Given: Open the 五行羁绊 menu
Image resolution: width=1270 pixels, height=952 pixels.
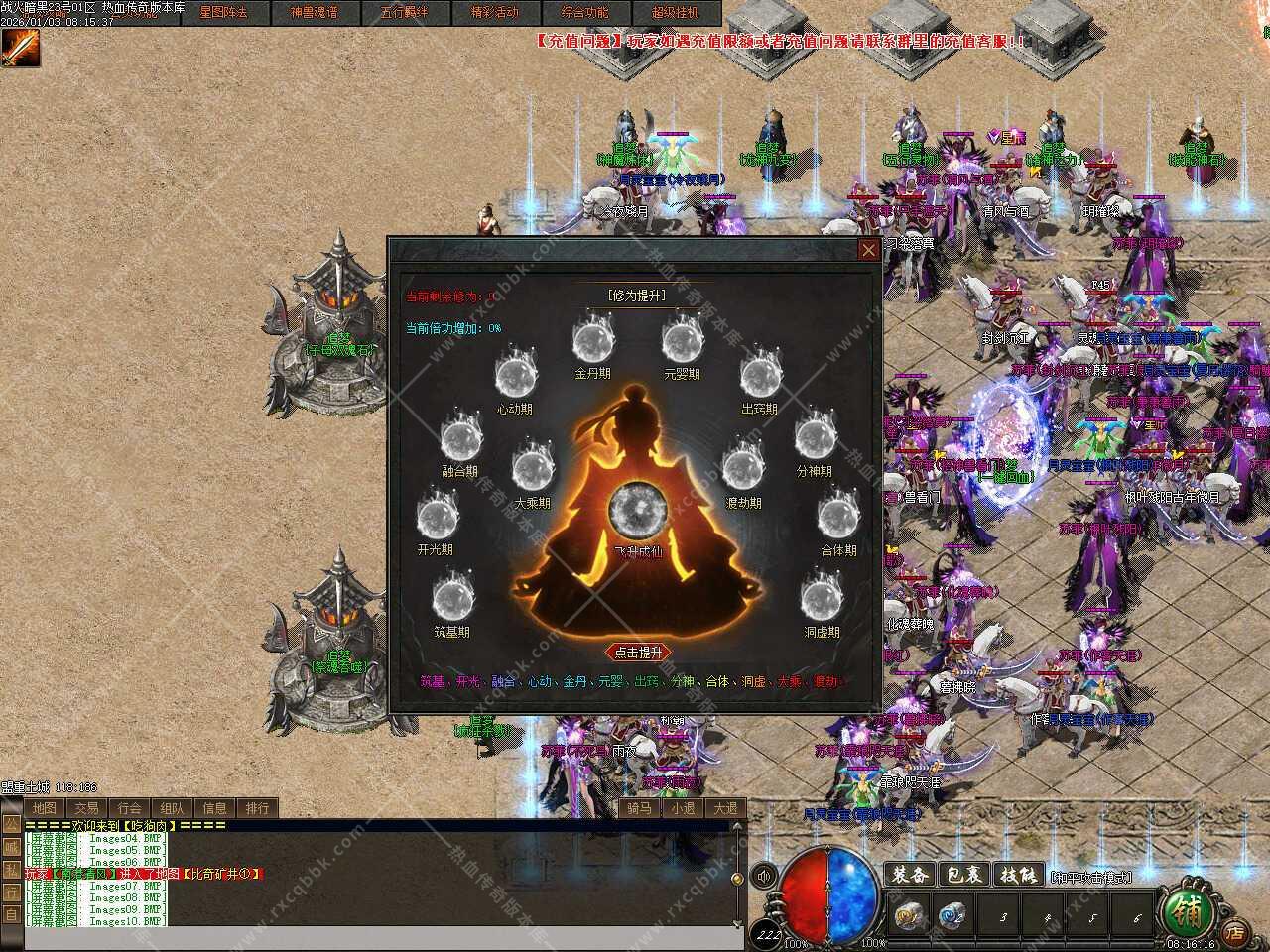Looking at the screenshot, I should click(404, 13).
